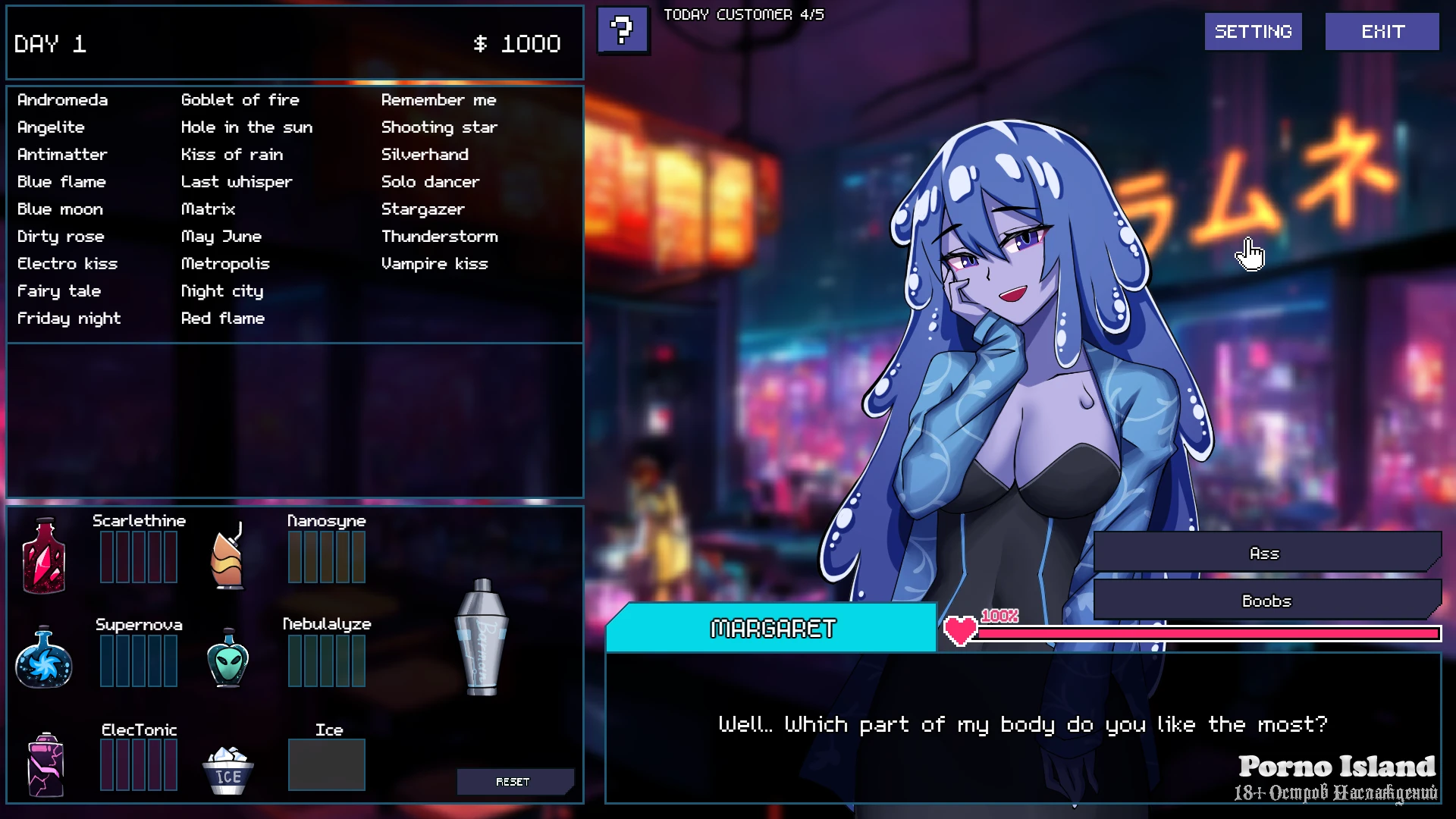
Task: Open the SETTING menu
Action: click(x=1253, y=32)
